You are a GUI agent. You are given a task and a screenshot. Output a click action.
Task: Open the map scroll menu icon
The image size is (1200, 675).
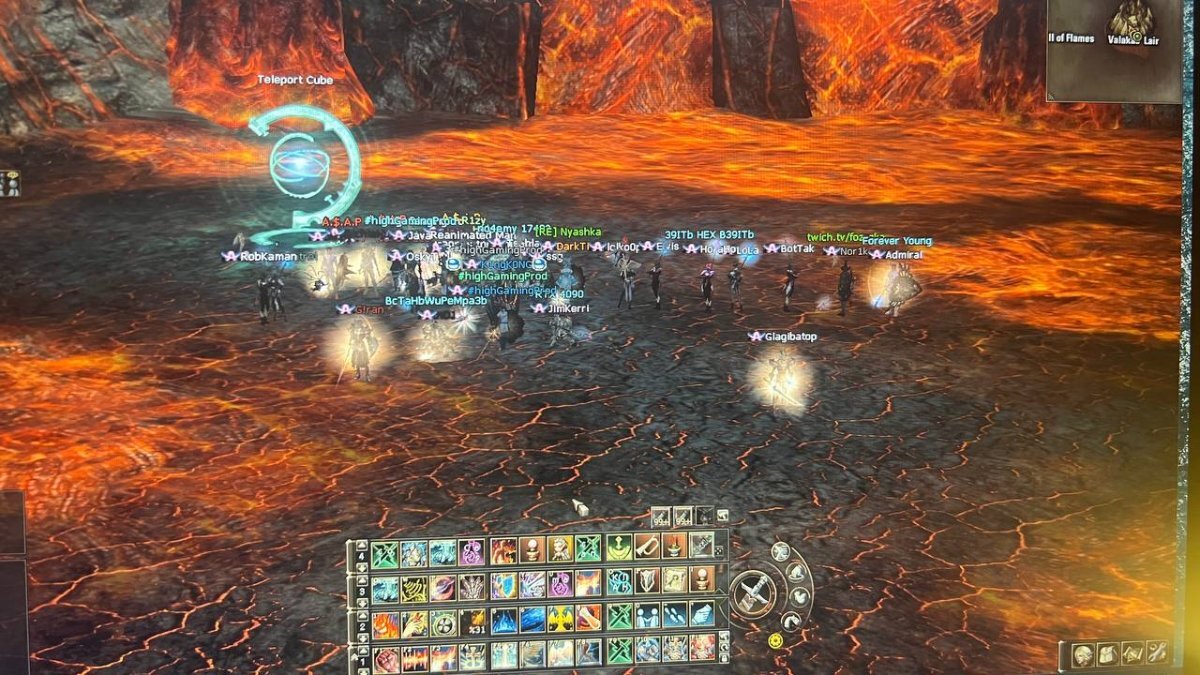[1132, 654]
